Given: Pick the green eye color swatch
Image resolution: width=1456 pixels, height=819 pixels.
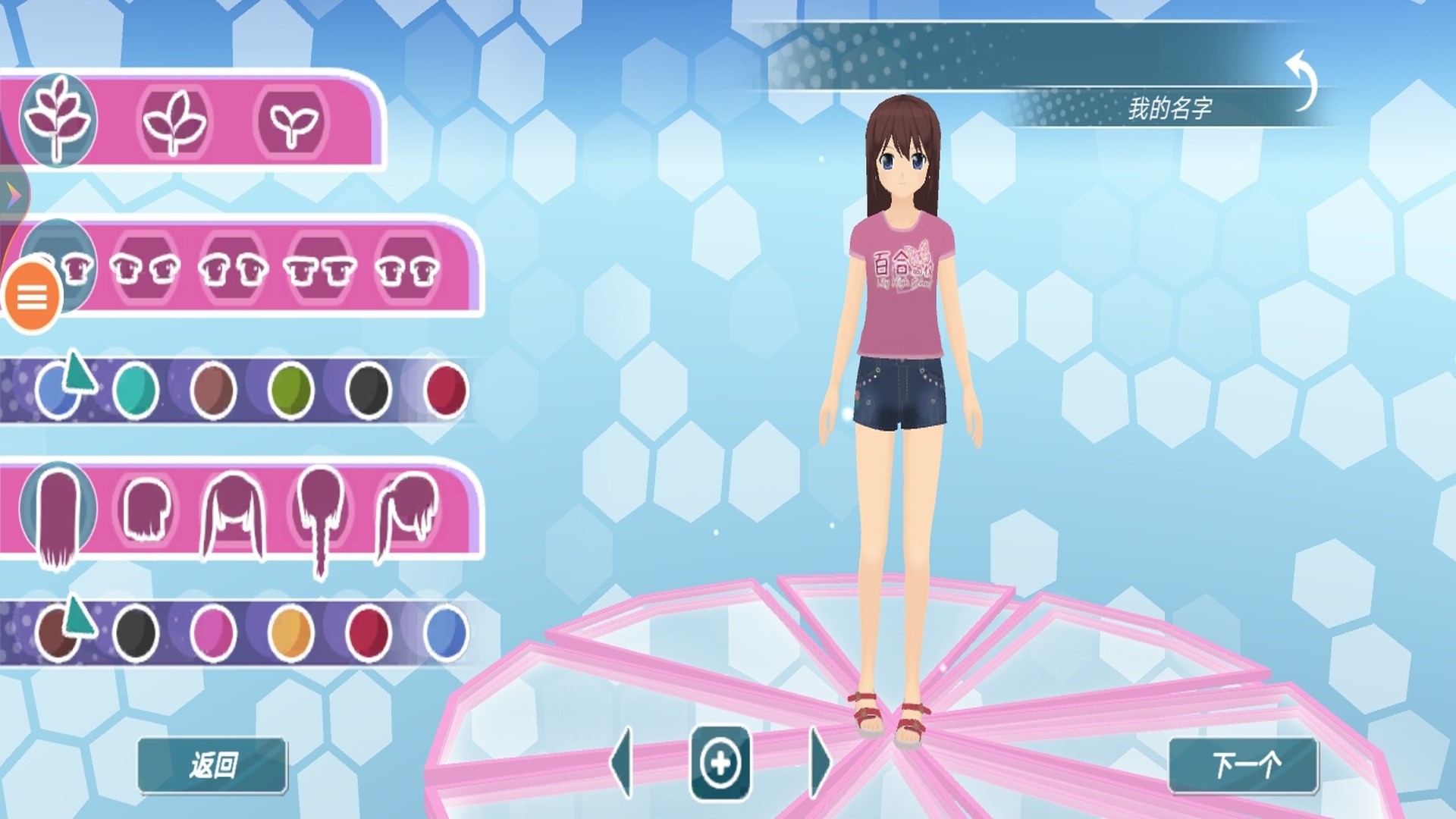Looking at the screenshot, I should coord(291,391).
